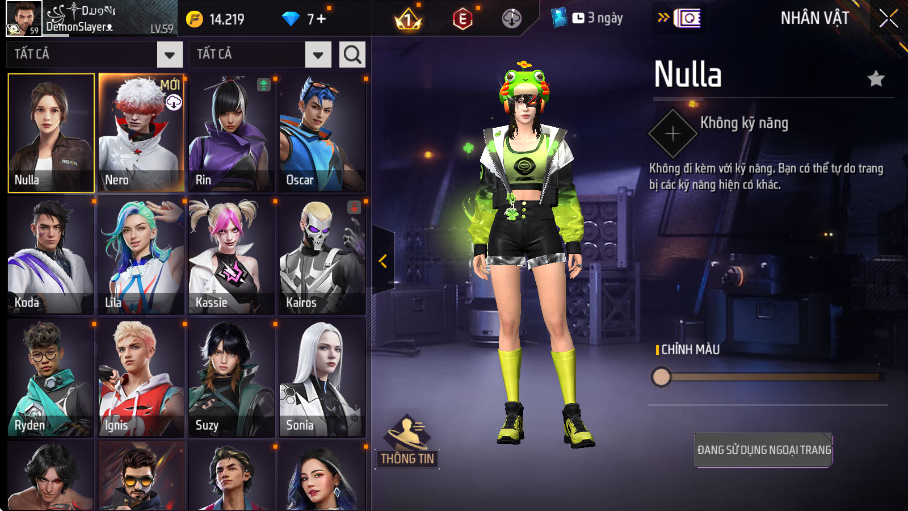Viewport: 908px width, 511px height.
Task: Choose the Ryden character card
Action: point(52,378)
